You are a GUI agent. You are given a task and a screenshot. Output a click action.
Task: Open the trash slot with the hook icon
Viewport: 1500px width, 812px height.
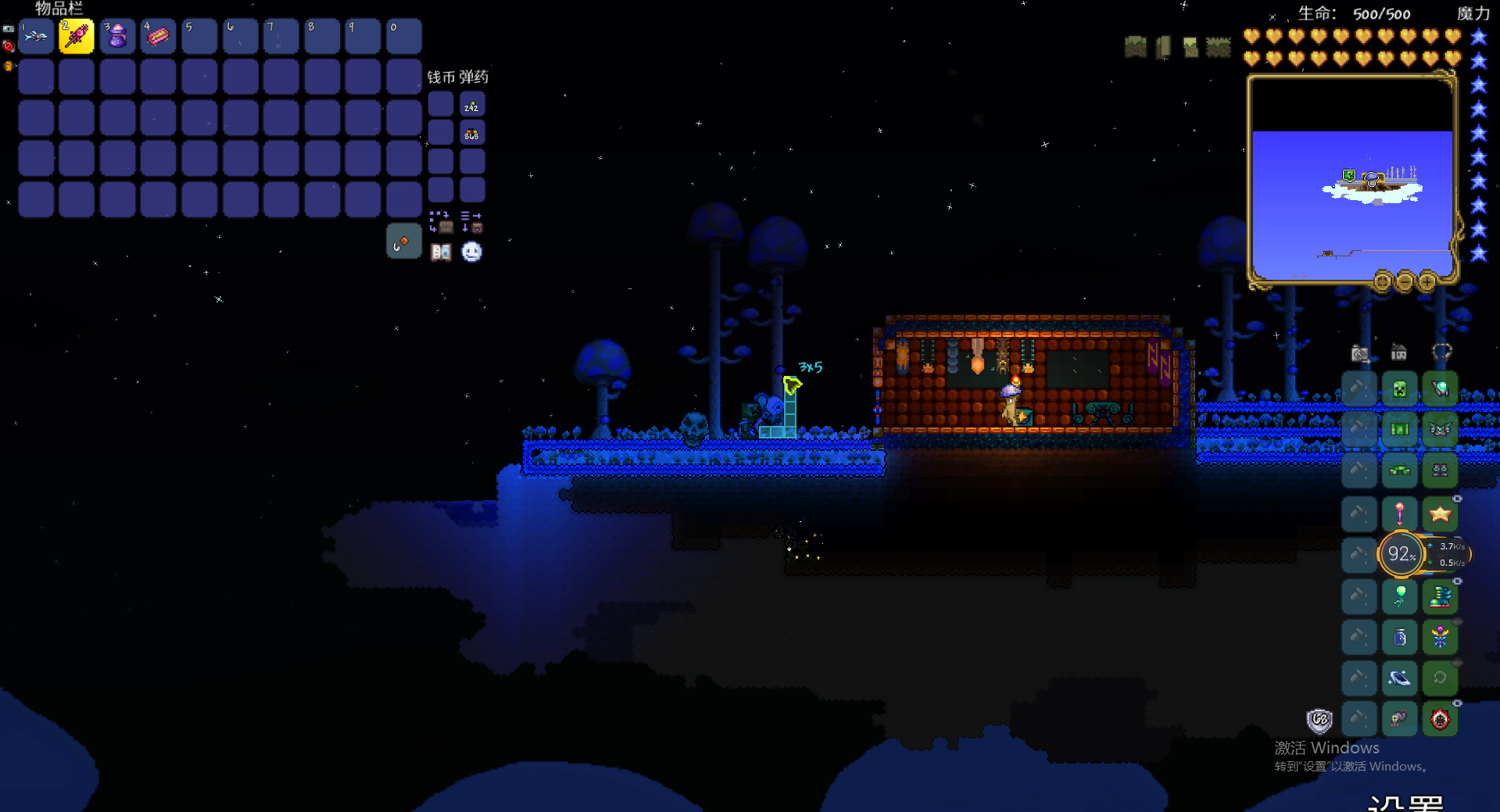403,242
